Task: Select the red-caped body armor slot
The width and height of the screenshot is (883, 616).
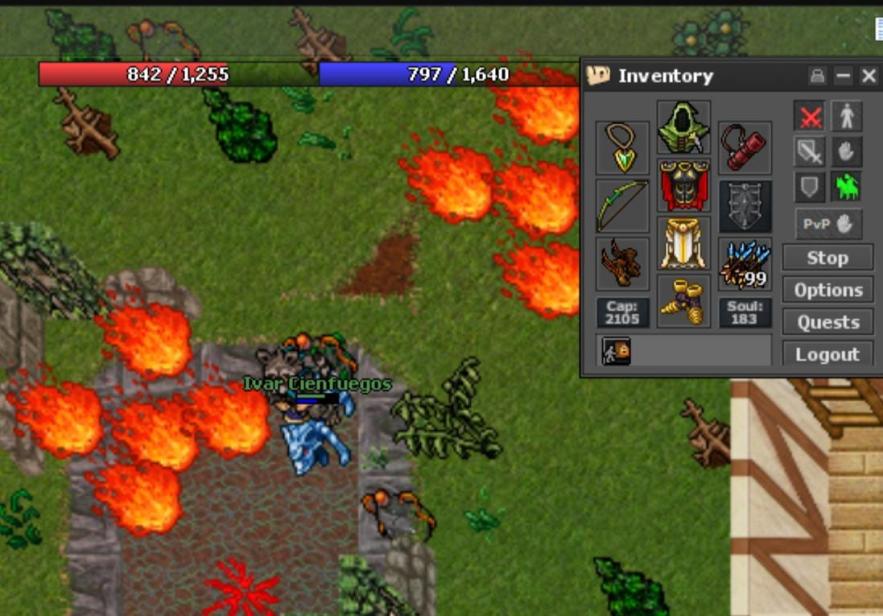Action: [684, 186]
